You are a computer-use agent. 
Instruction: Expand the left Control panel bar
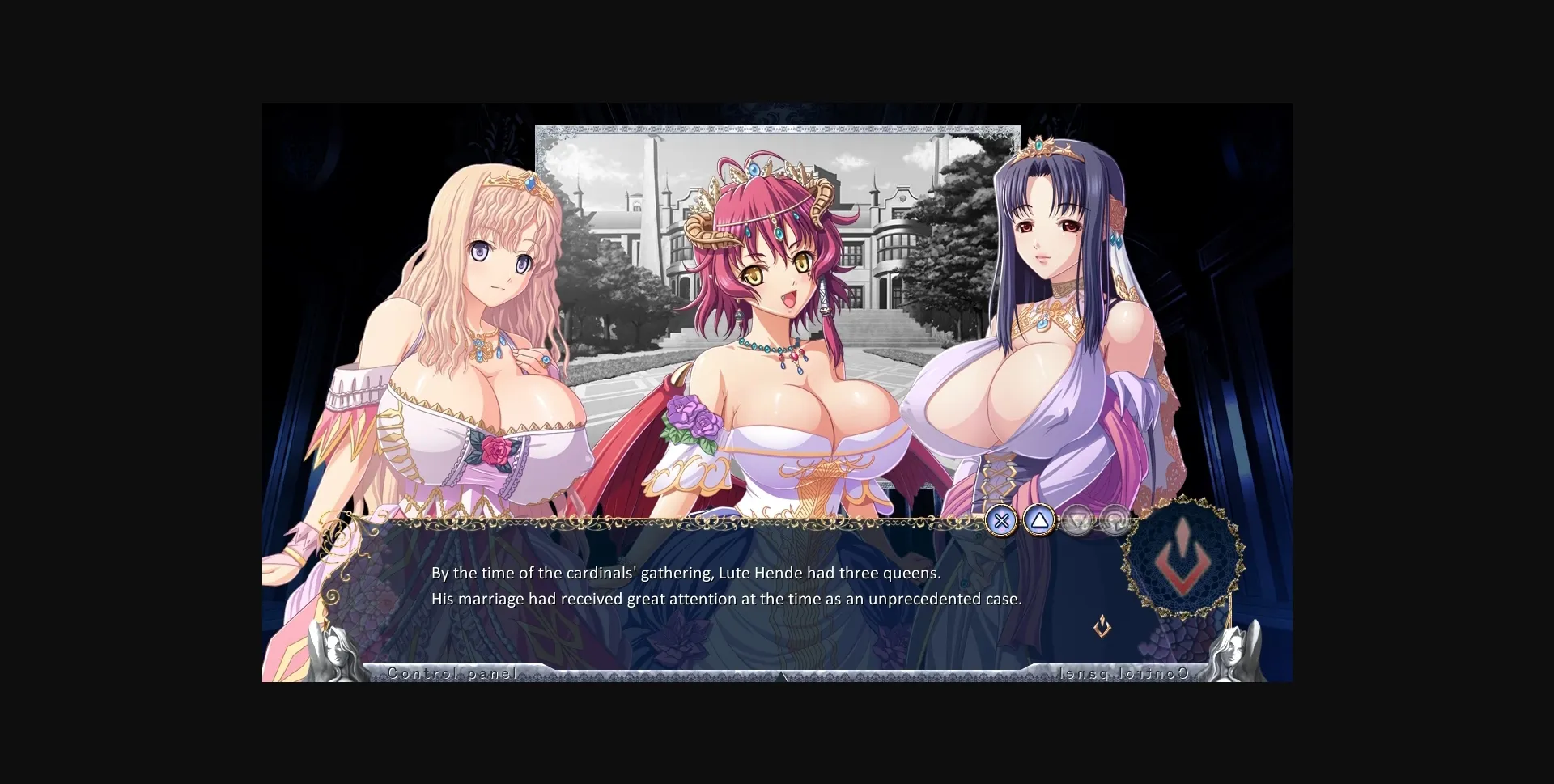click(452, 673)
